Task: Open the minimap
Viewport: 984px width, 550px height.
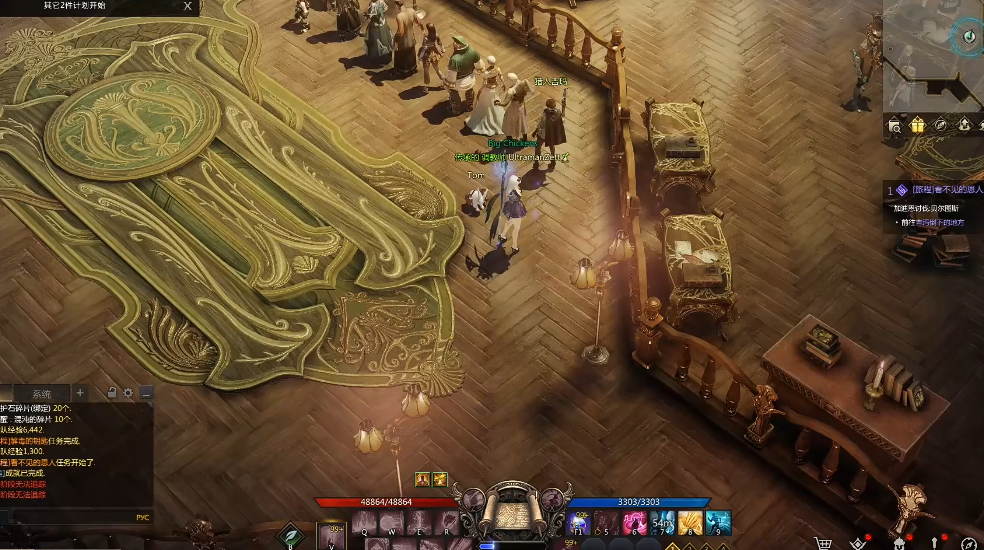Action: click(x=932, y=55)
